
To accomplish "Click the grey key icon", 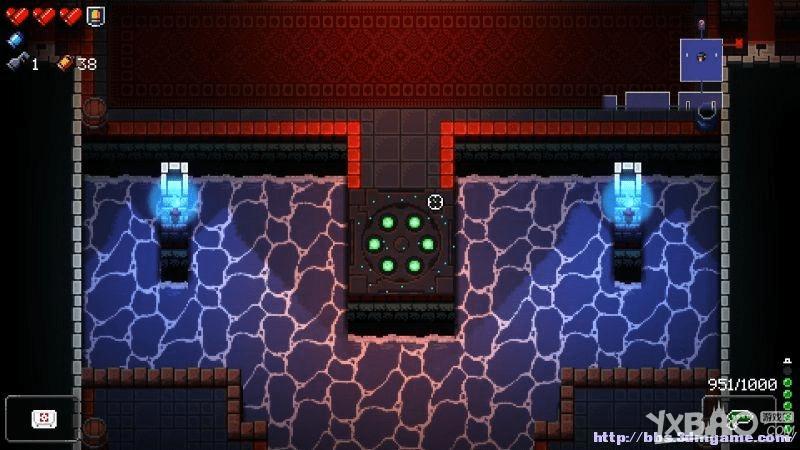I will (x=17, y=63).
